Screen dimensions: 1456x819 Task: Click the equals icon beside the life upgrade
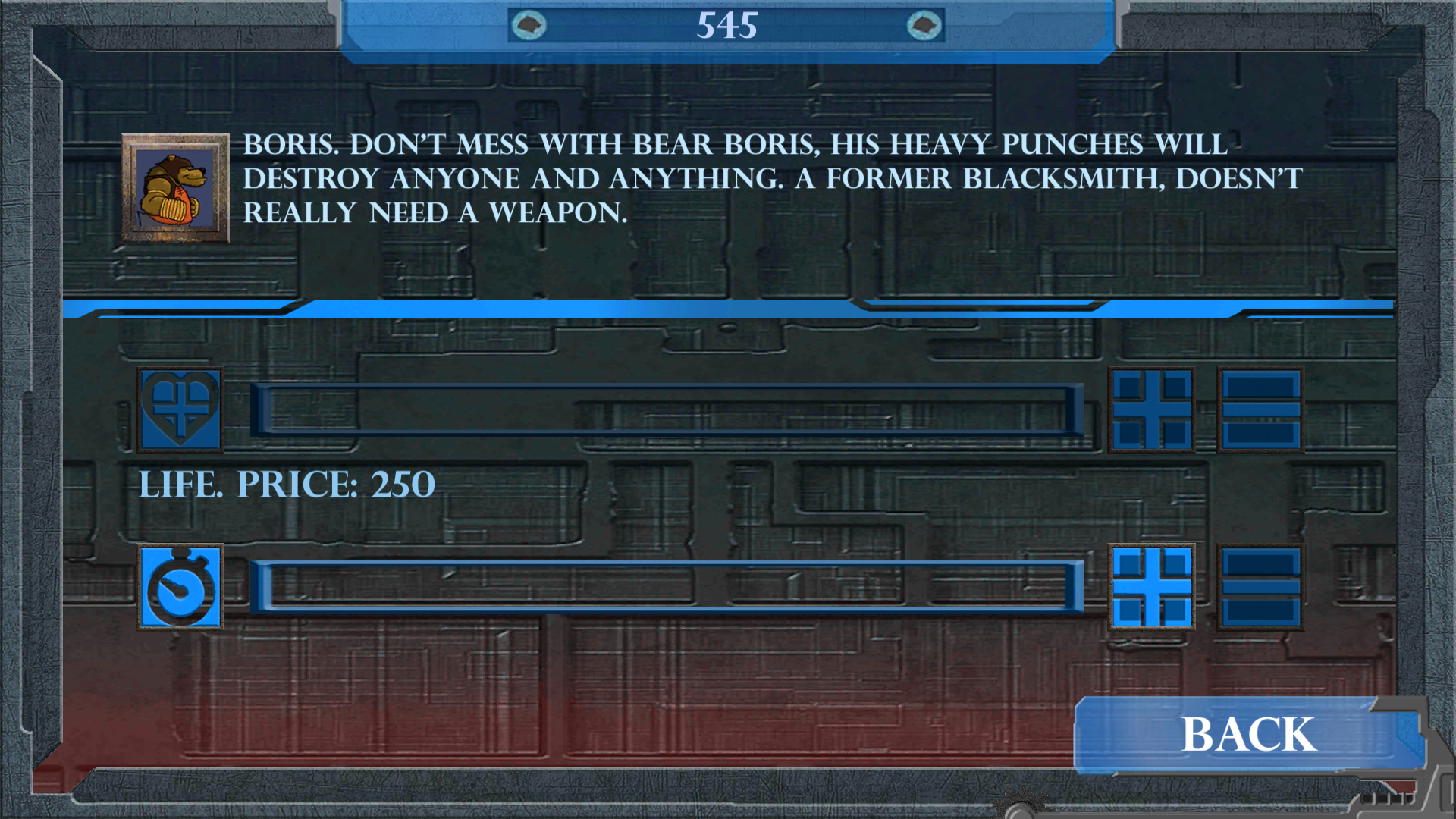click(x=1260, y=410)
